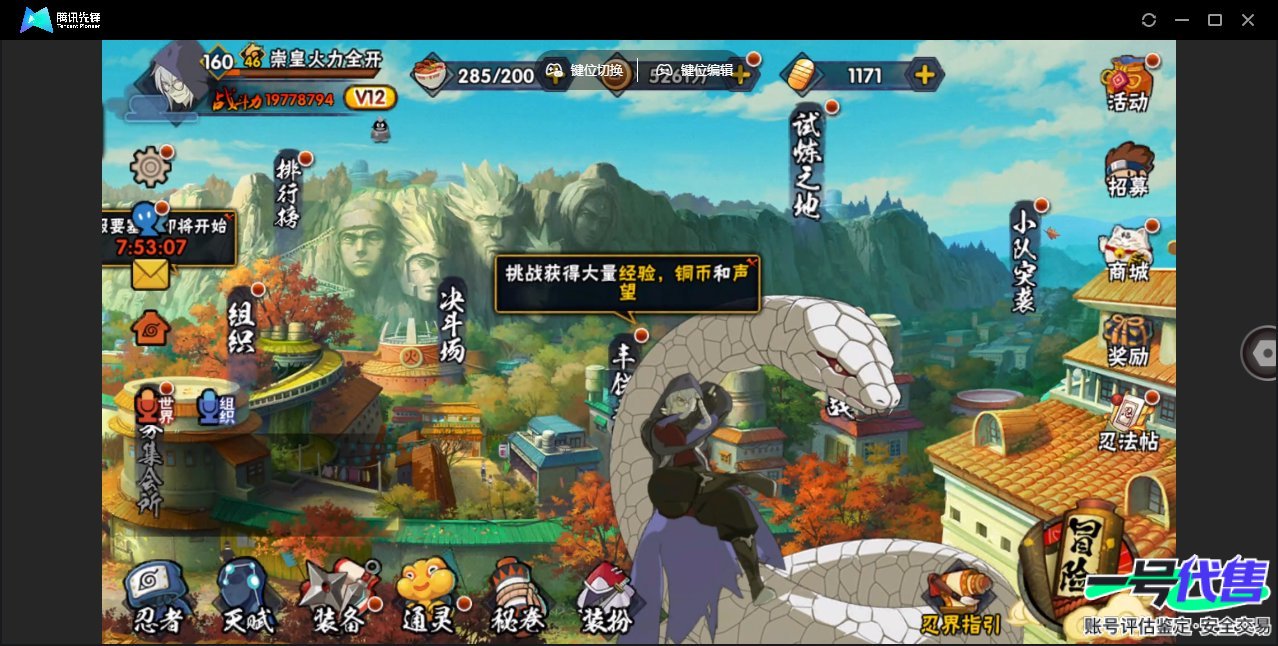This screenshot has height=646, width=1278.
Task: Open the gear settings icon
Action: click(151, 166)
